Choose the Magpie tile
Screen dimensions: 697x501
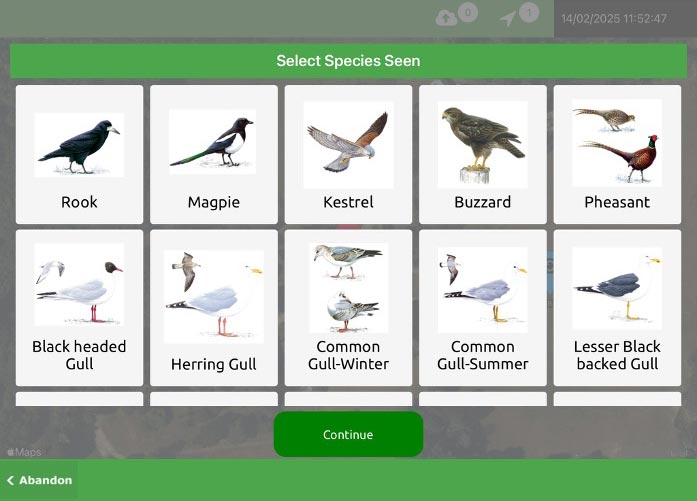pyautogui.click(x=213, y=154)
